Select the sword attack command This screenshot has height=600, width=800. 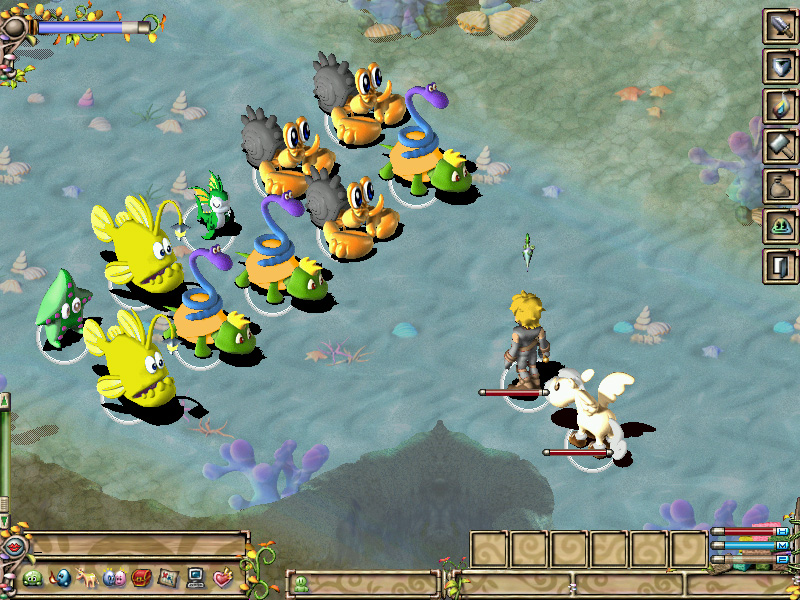pyautogui.click(x=779, y=26)
